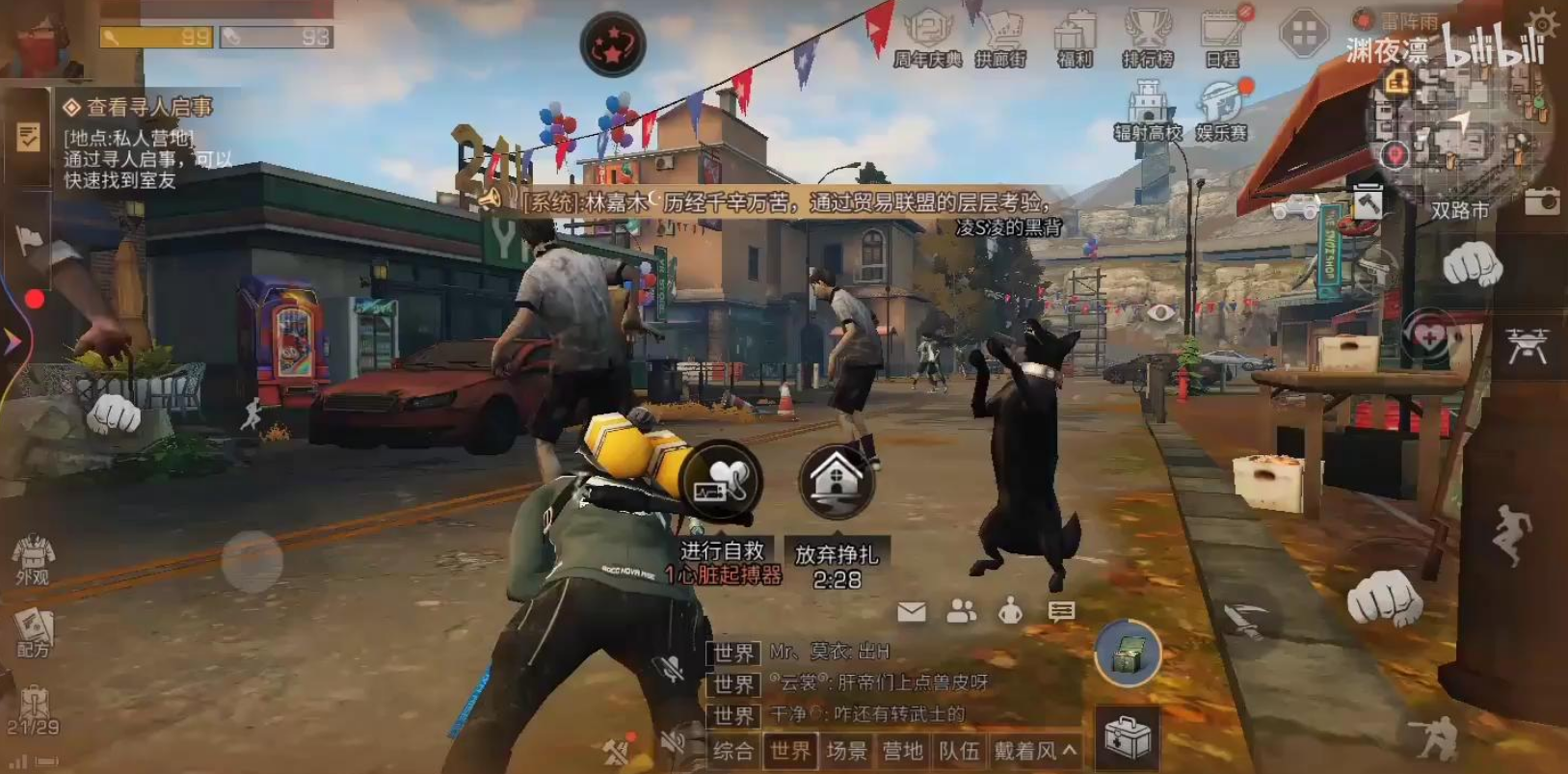Open the 外观 appearance menu

(33, 559)
